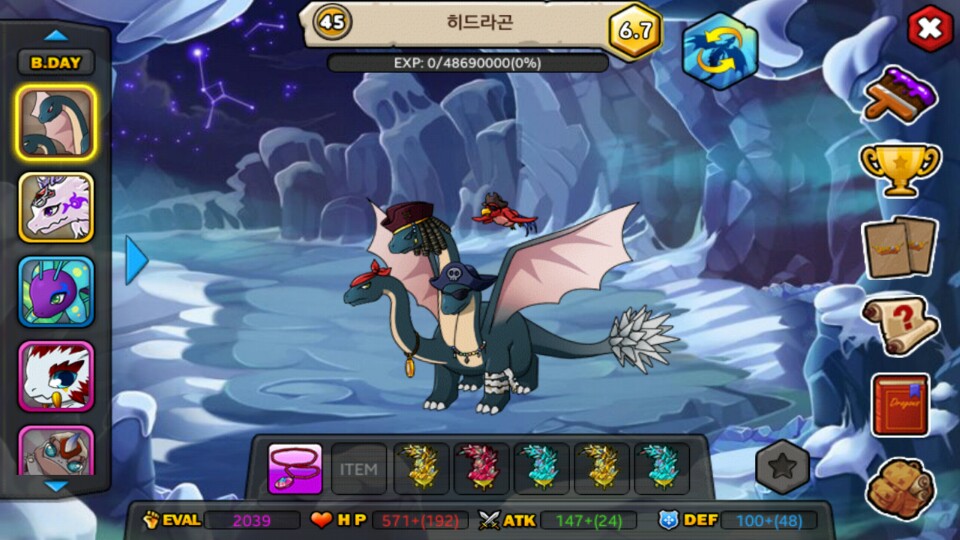Select the pink necklace equipment slot

point(295,469)
